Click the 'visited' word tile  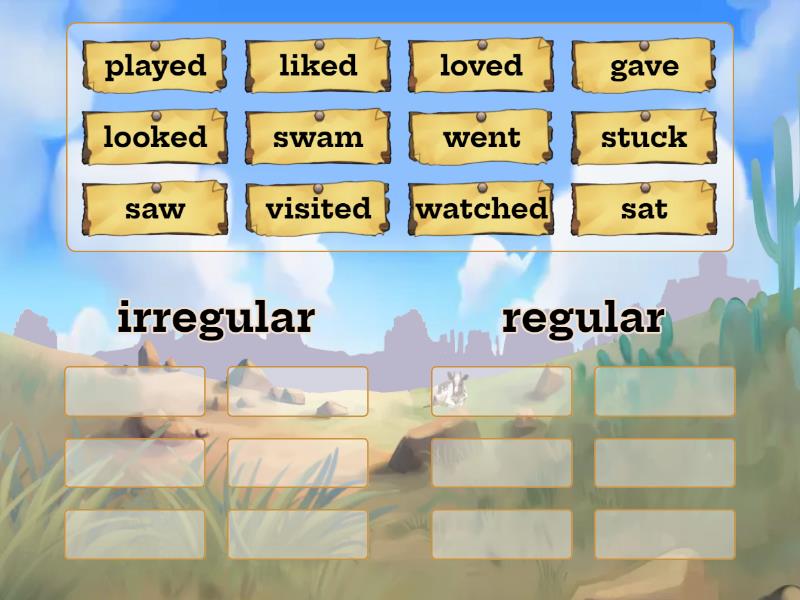click(318, 209)
